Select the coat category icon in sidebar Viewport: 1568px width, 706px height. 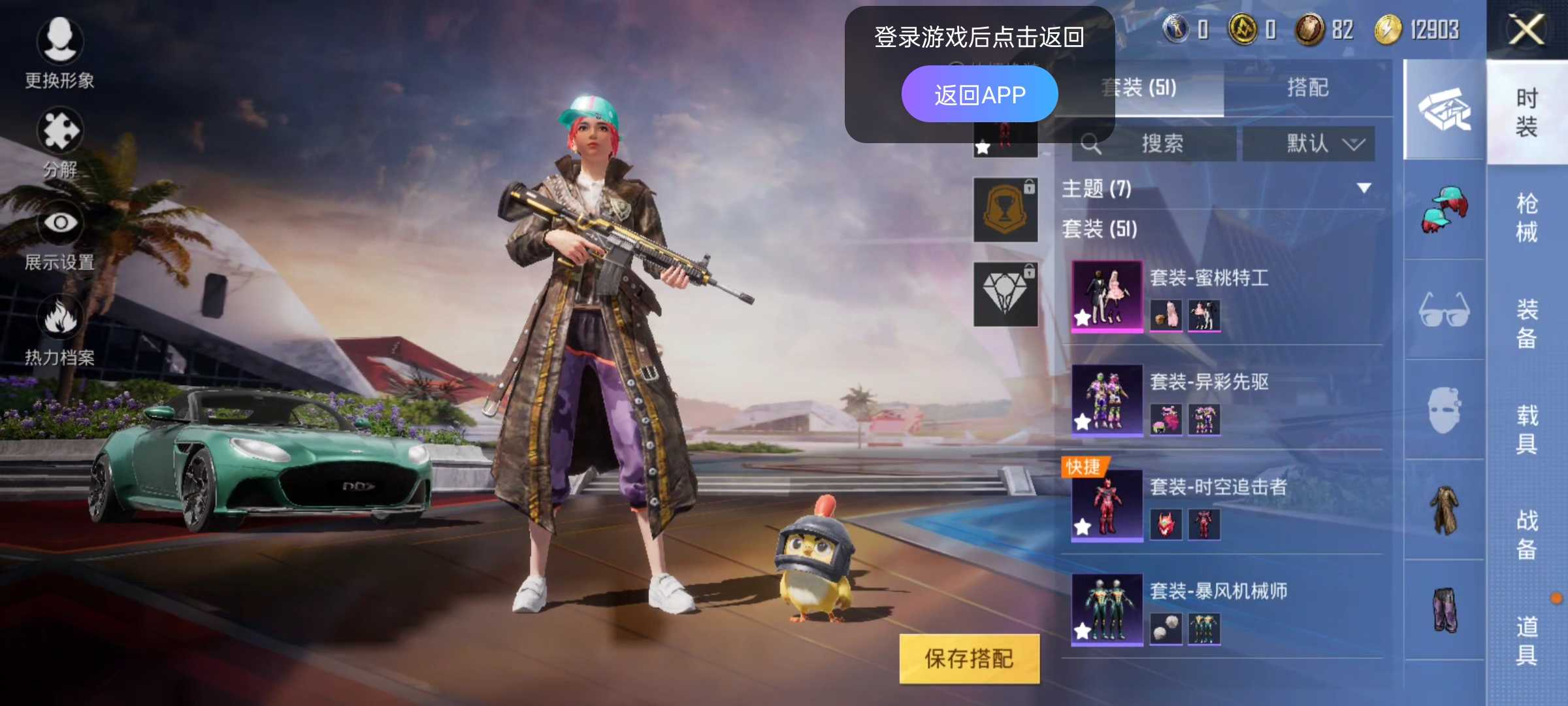tap(1444, 516)
